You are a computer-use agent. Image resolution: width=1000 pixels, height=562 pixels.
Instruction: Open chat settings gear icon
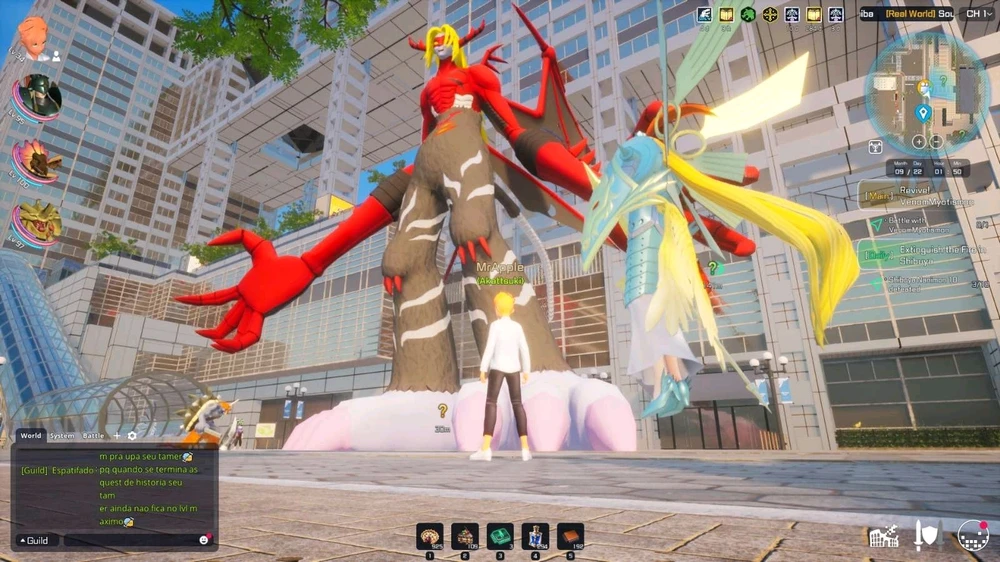point(132,436)
